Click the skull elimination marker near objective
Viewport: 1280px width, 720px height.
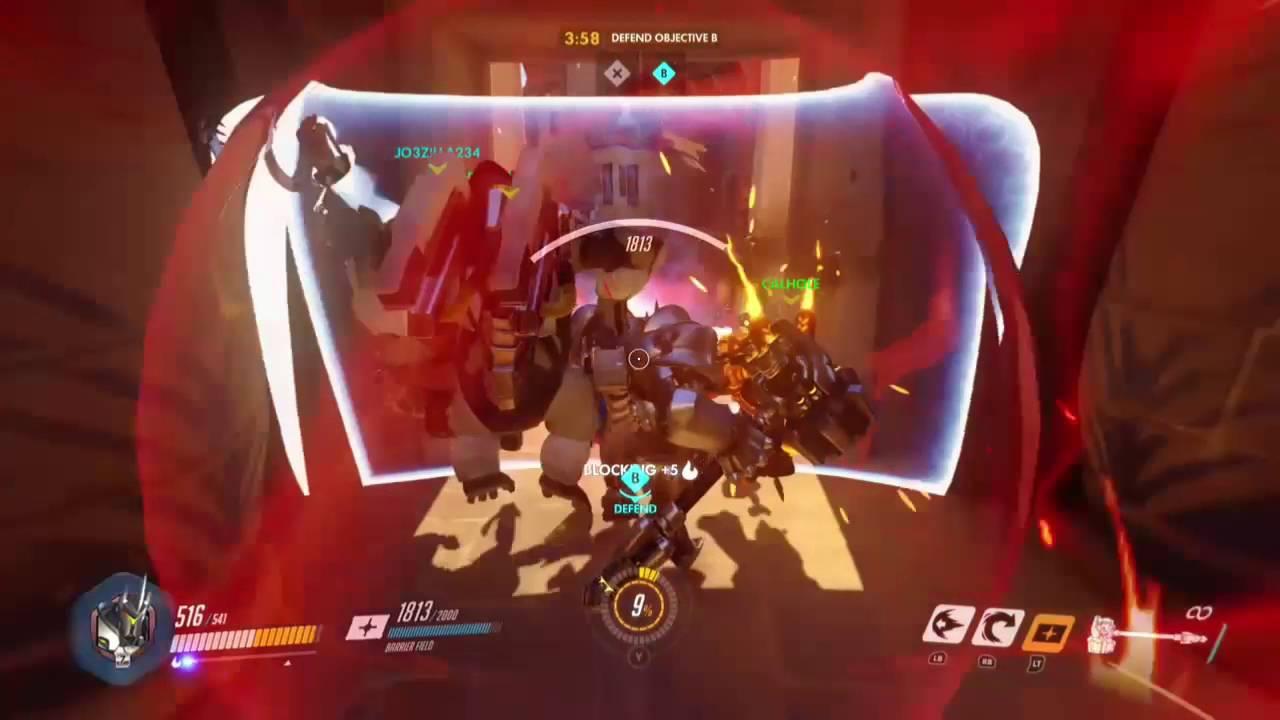pyautogui.click(x=615, y=72)
